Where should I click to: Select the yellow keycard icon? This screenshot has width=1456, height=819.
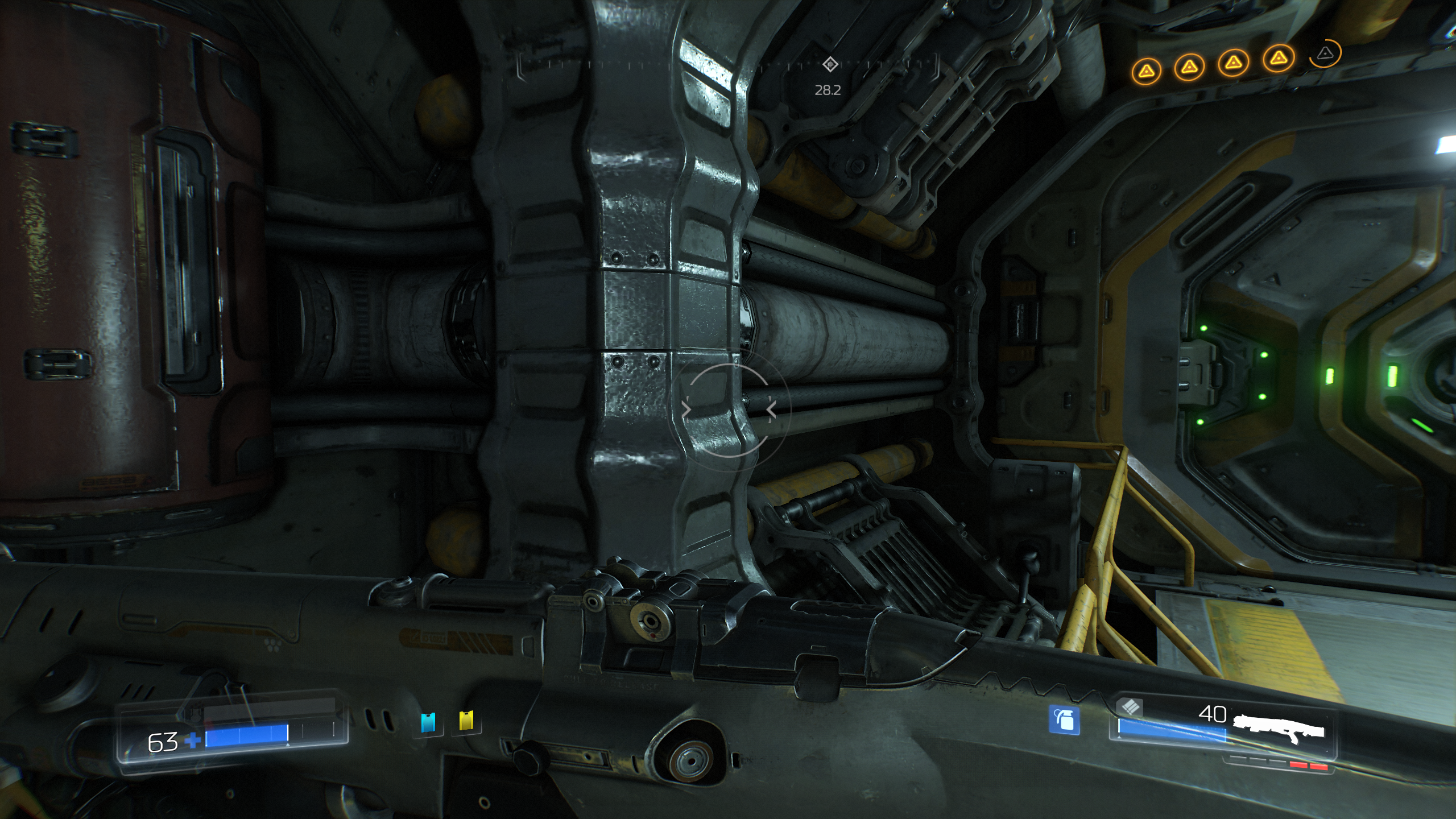tap(466, 721)
